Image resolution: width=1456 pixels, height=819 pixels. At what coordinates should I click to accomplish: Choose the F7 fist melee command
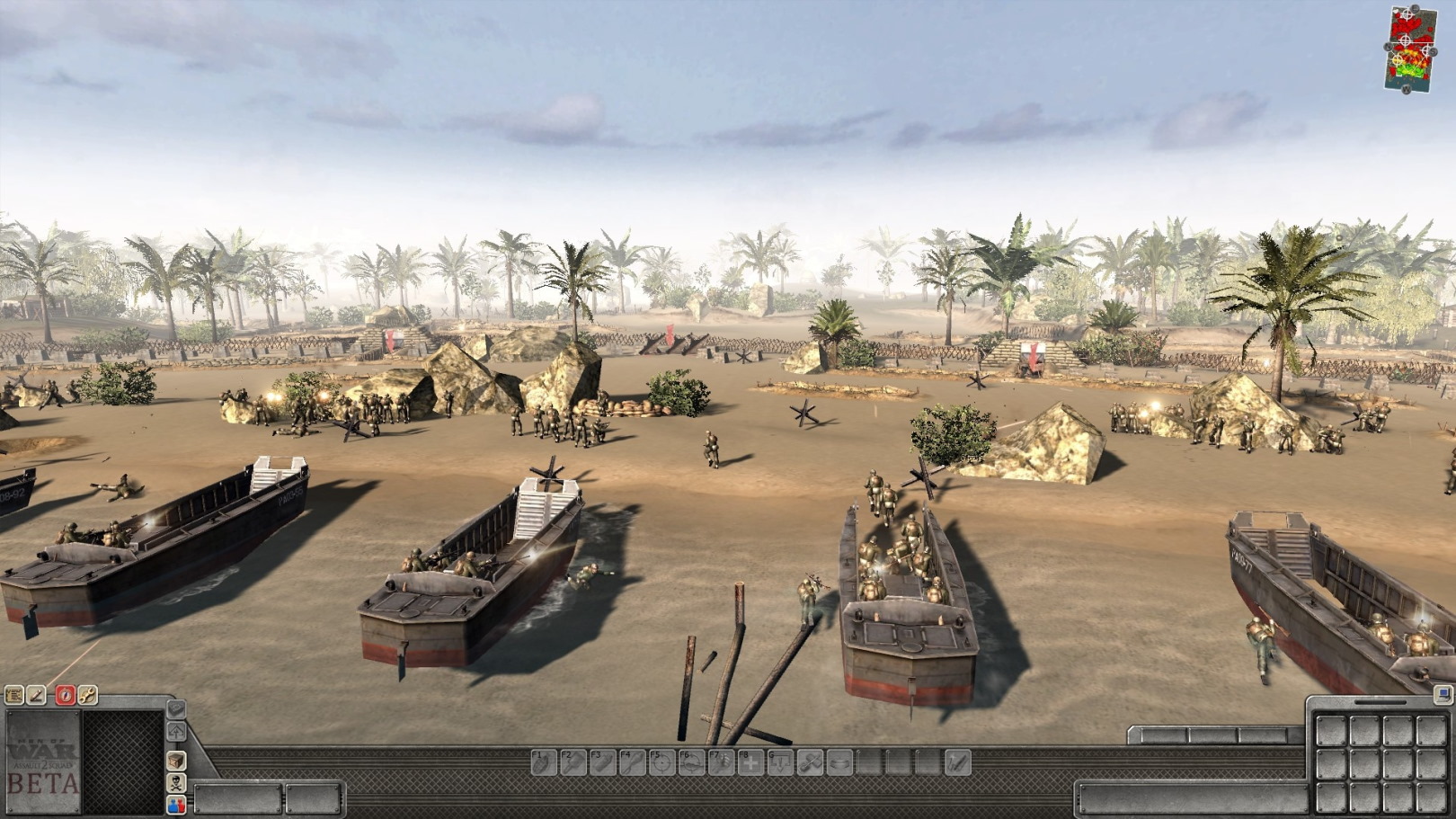click(x=721, y=762)
